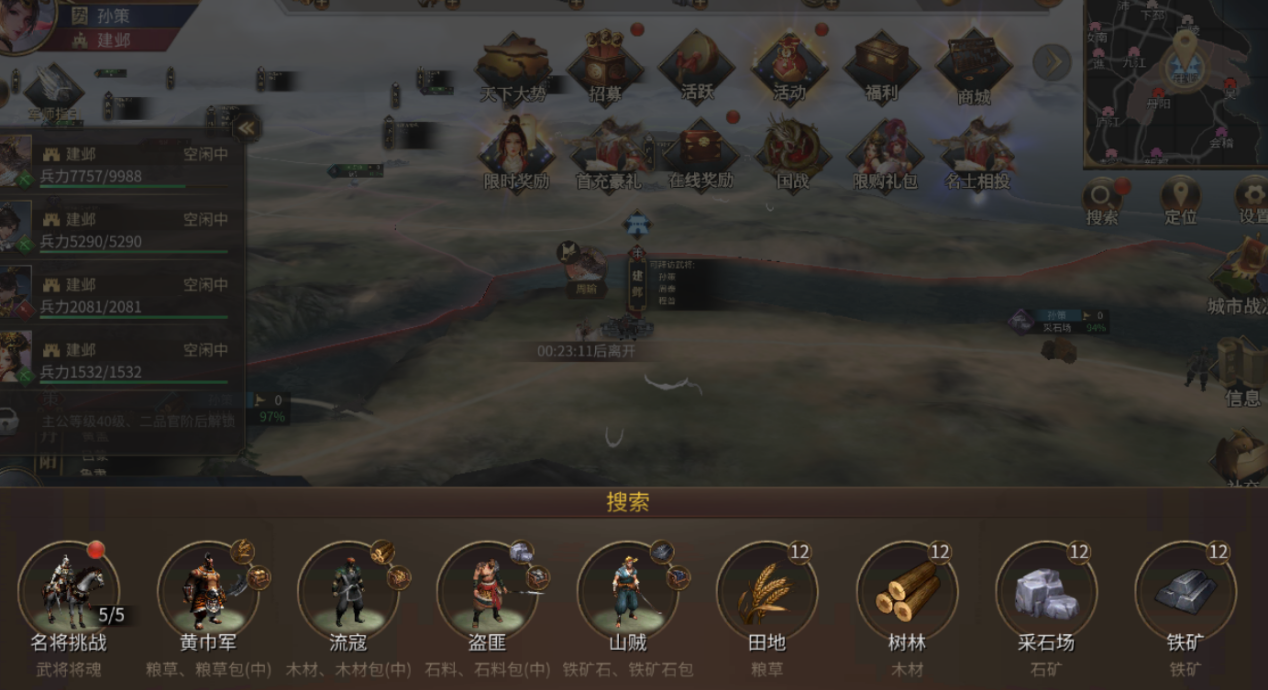Open the 国战 nation war icon
Screen dimensions: 1268x690
click(792, 154)
